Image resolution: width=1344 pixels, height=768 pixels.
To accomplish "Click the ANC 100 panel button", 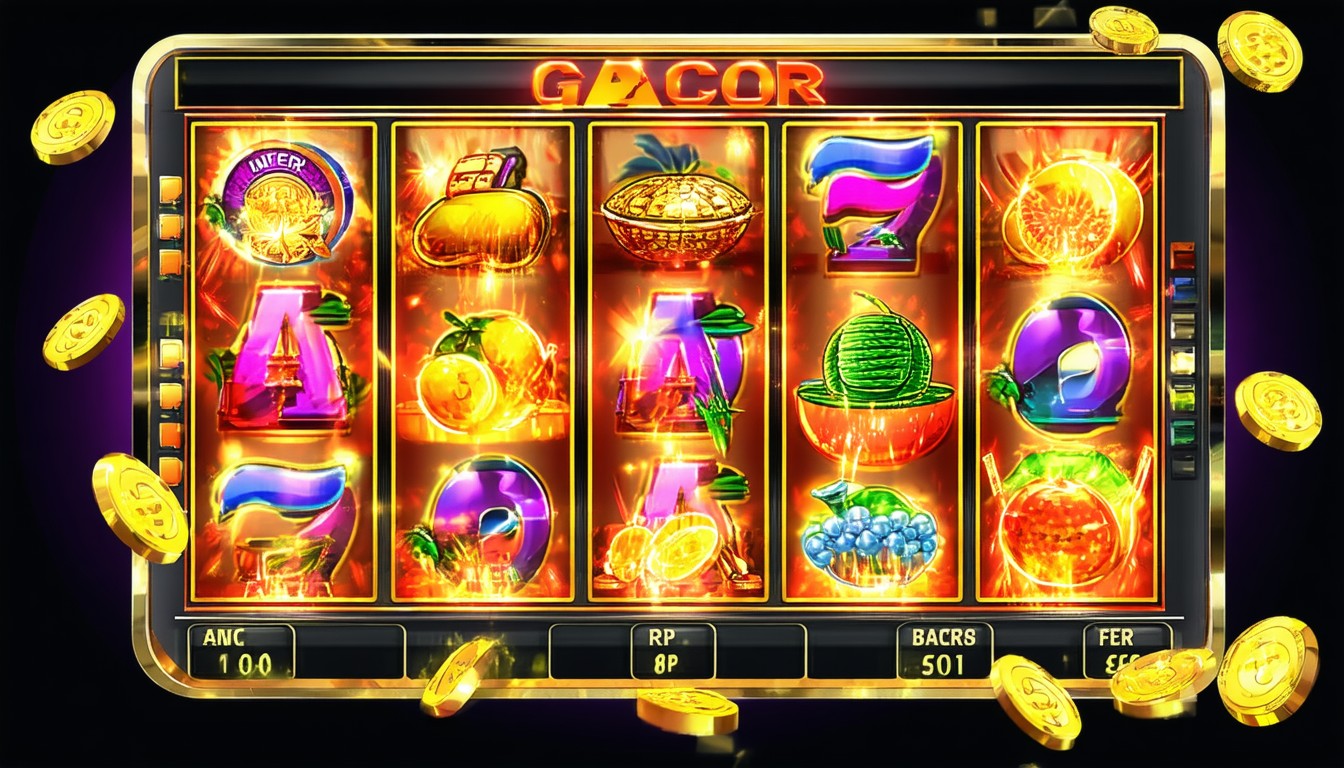I will tap(240, 651).
